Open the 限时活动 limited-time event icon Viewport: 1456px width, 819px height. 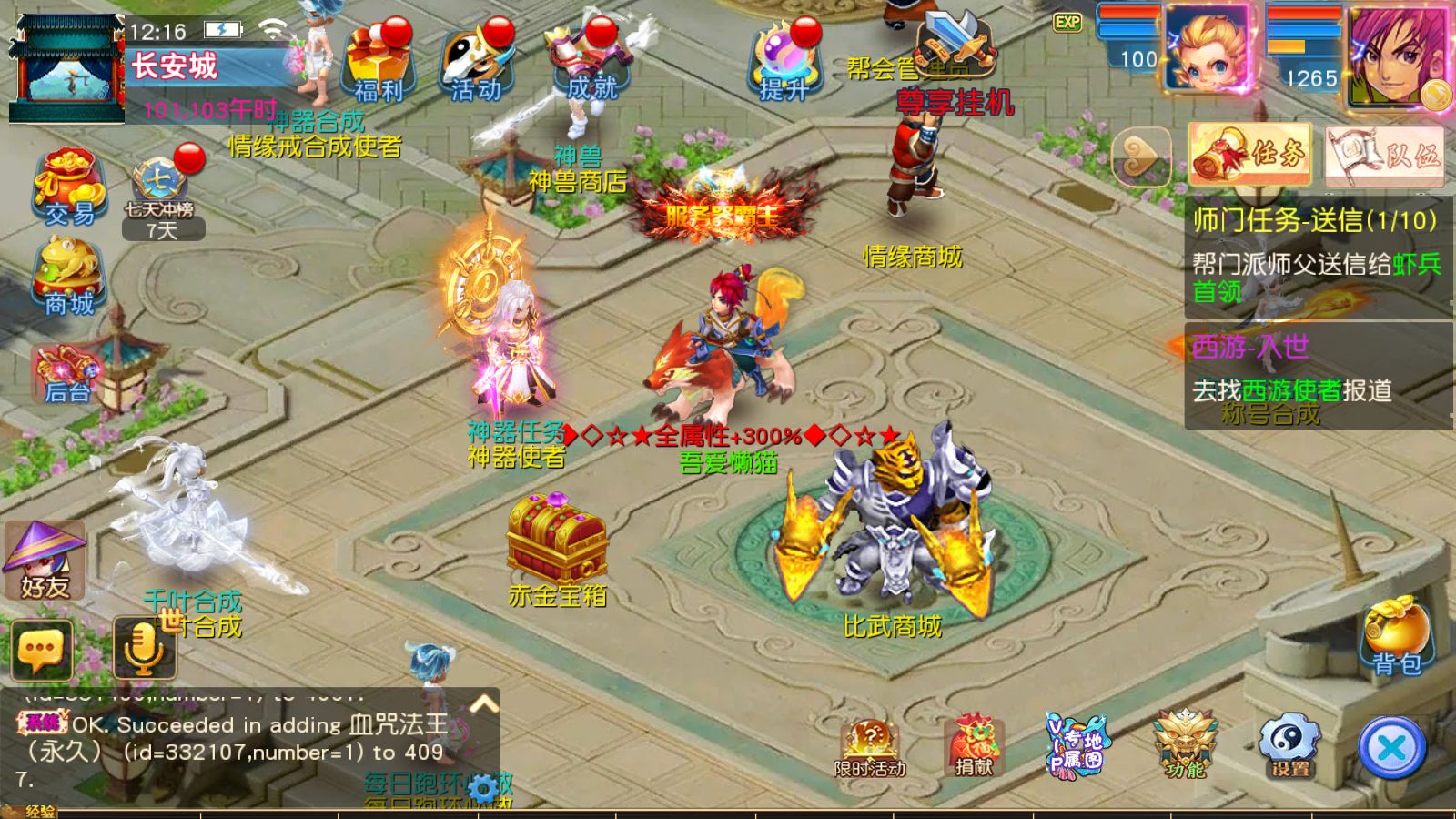[x=870, y=748]
